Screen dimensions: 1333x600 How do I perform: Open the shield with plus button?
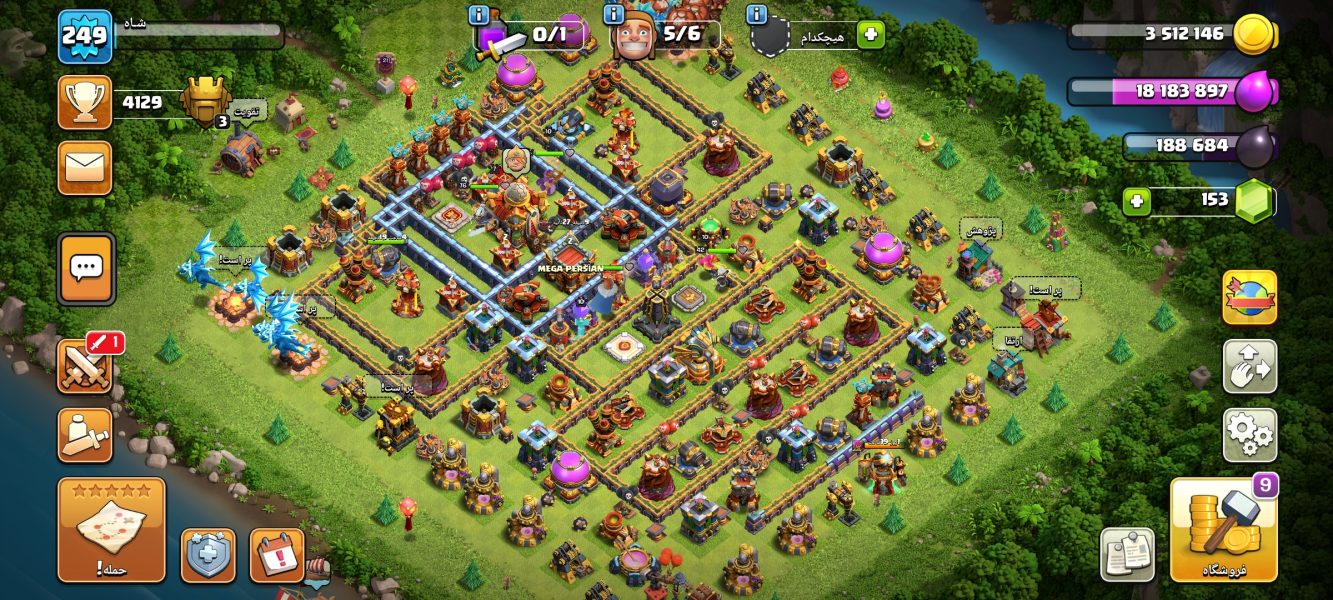(208, 555)
